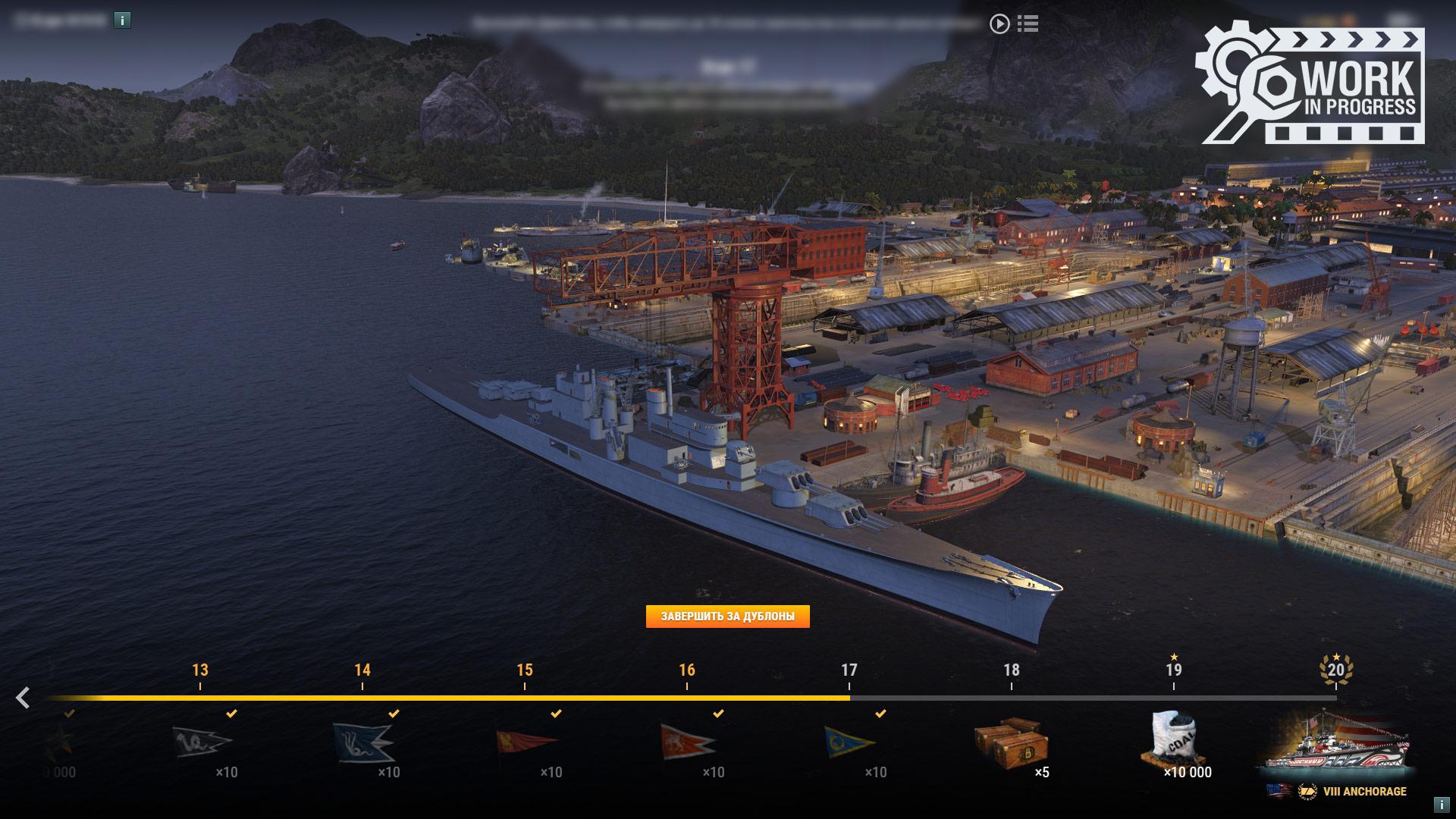
Task: Click the info icon in the bottom-right corner
Action: 1442,805
